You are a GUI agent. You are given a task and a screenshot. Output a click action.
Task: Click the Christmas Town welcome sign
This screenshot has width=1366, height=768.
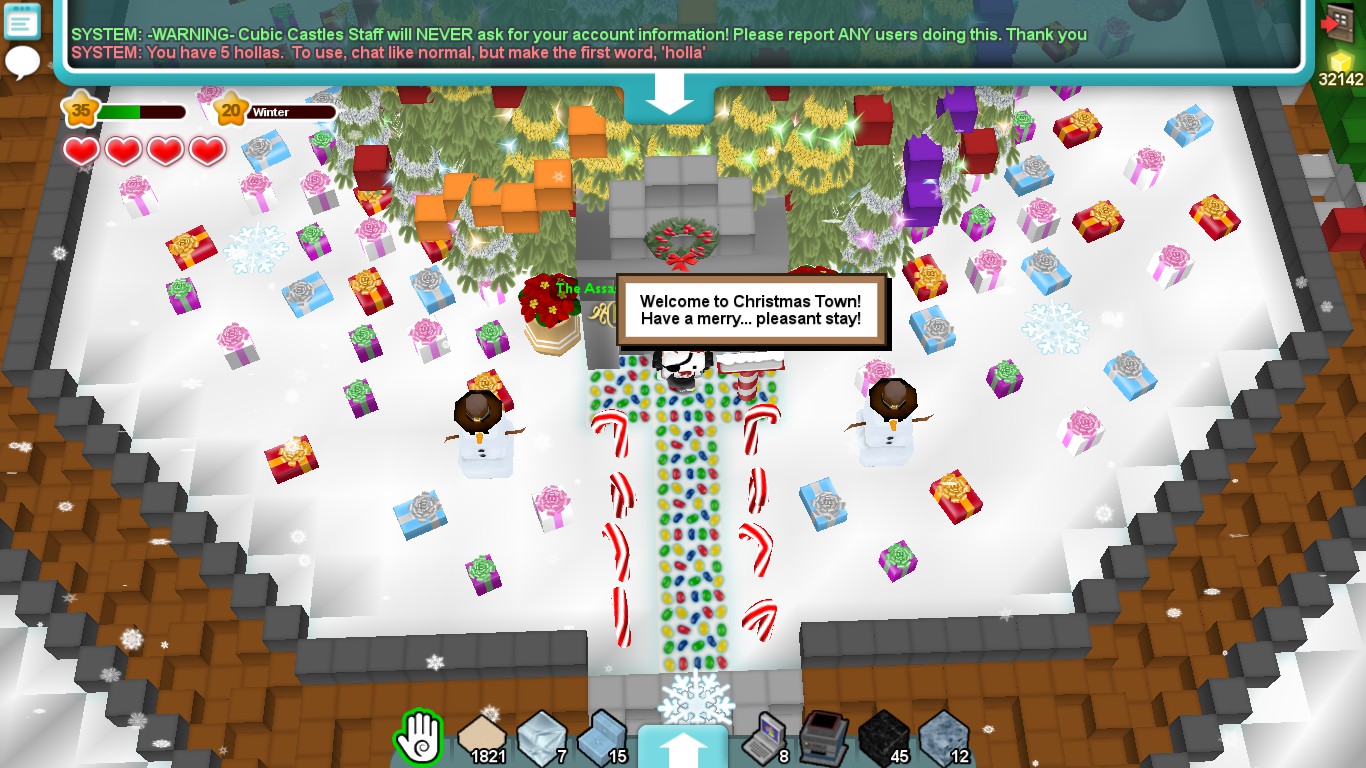click(753, 310)
